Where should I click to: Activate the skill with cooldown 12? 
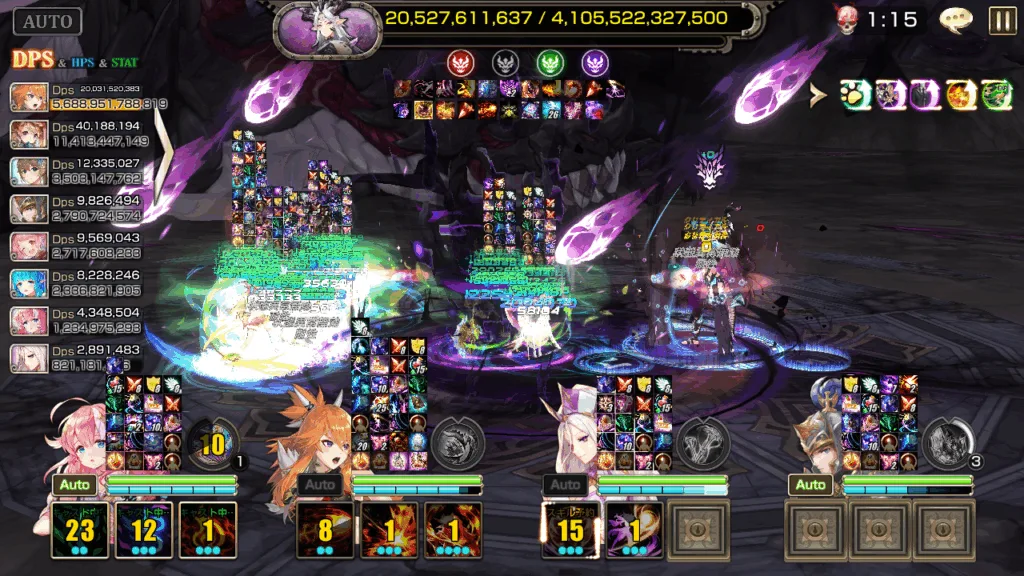145,530
